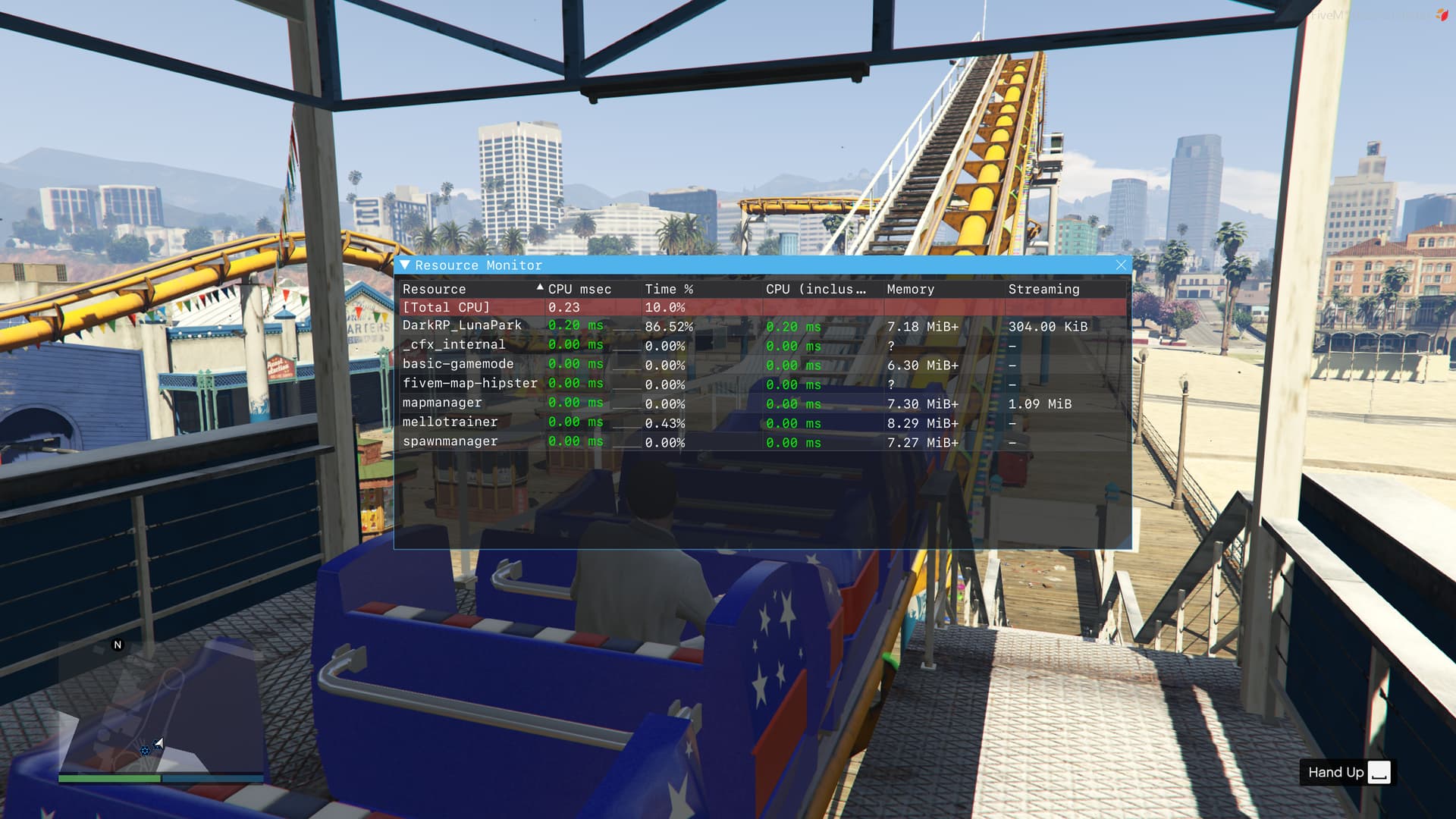Close the Resource Monitor with the X

click(1121, 265)
